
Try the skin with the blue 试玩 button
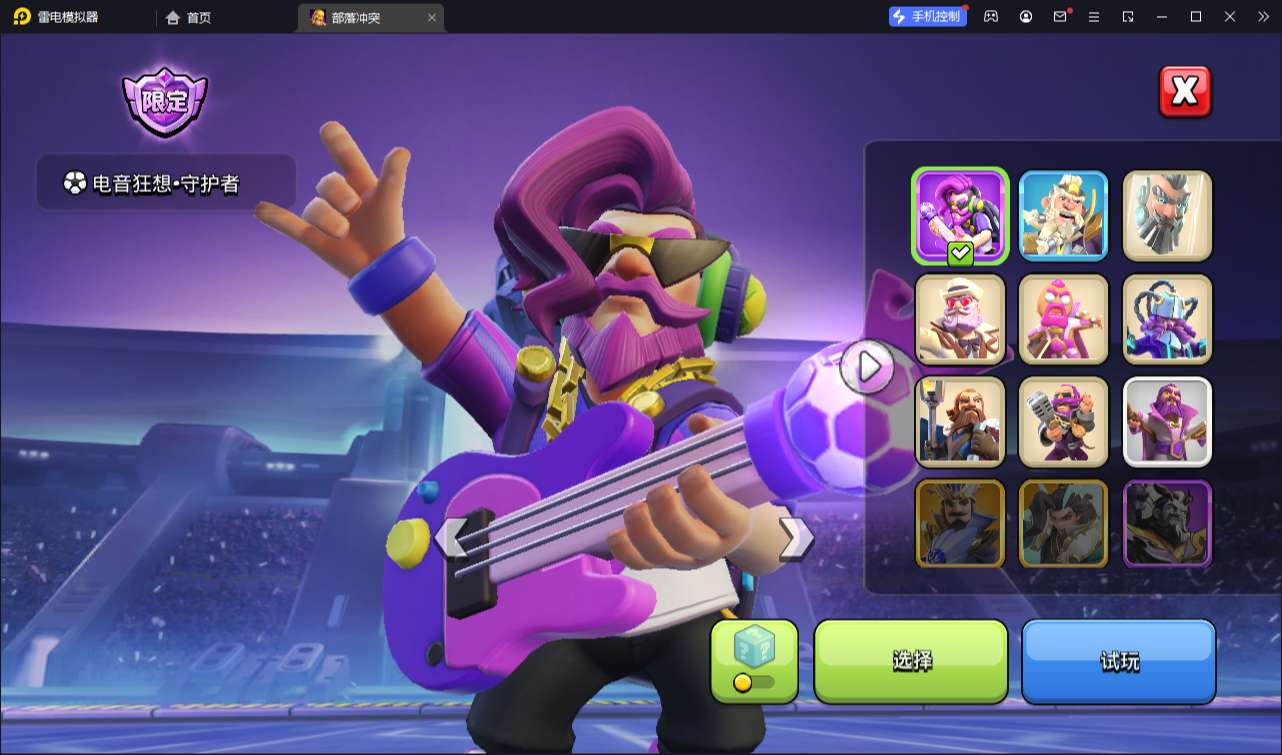[1118, 661]
